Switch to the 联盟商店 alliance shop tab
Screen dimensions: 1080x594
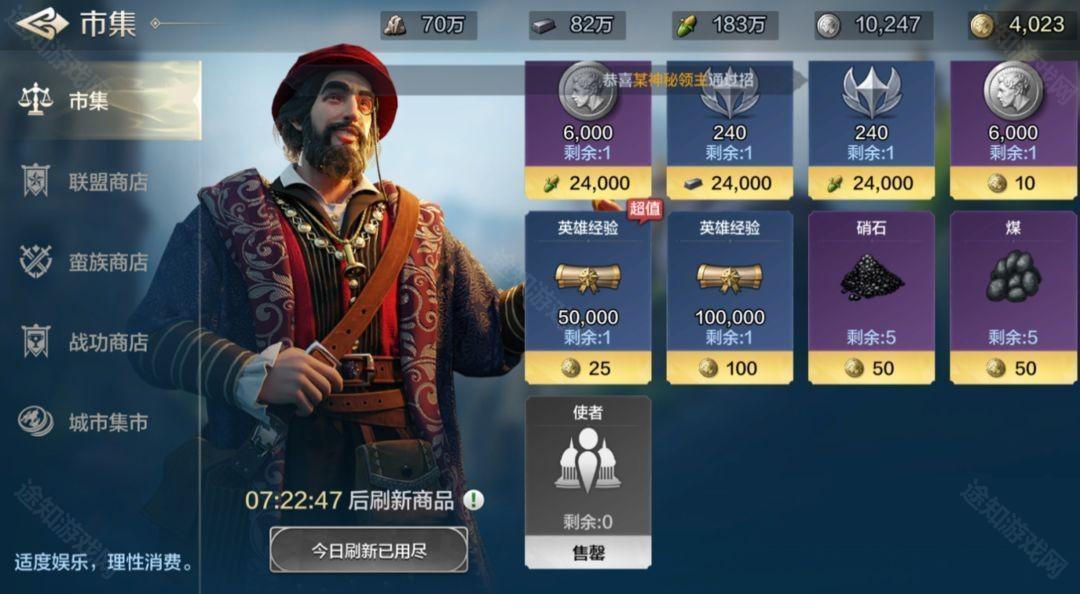point(100,182)
